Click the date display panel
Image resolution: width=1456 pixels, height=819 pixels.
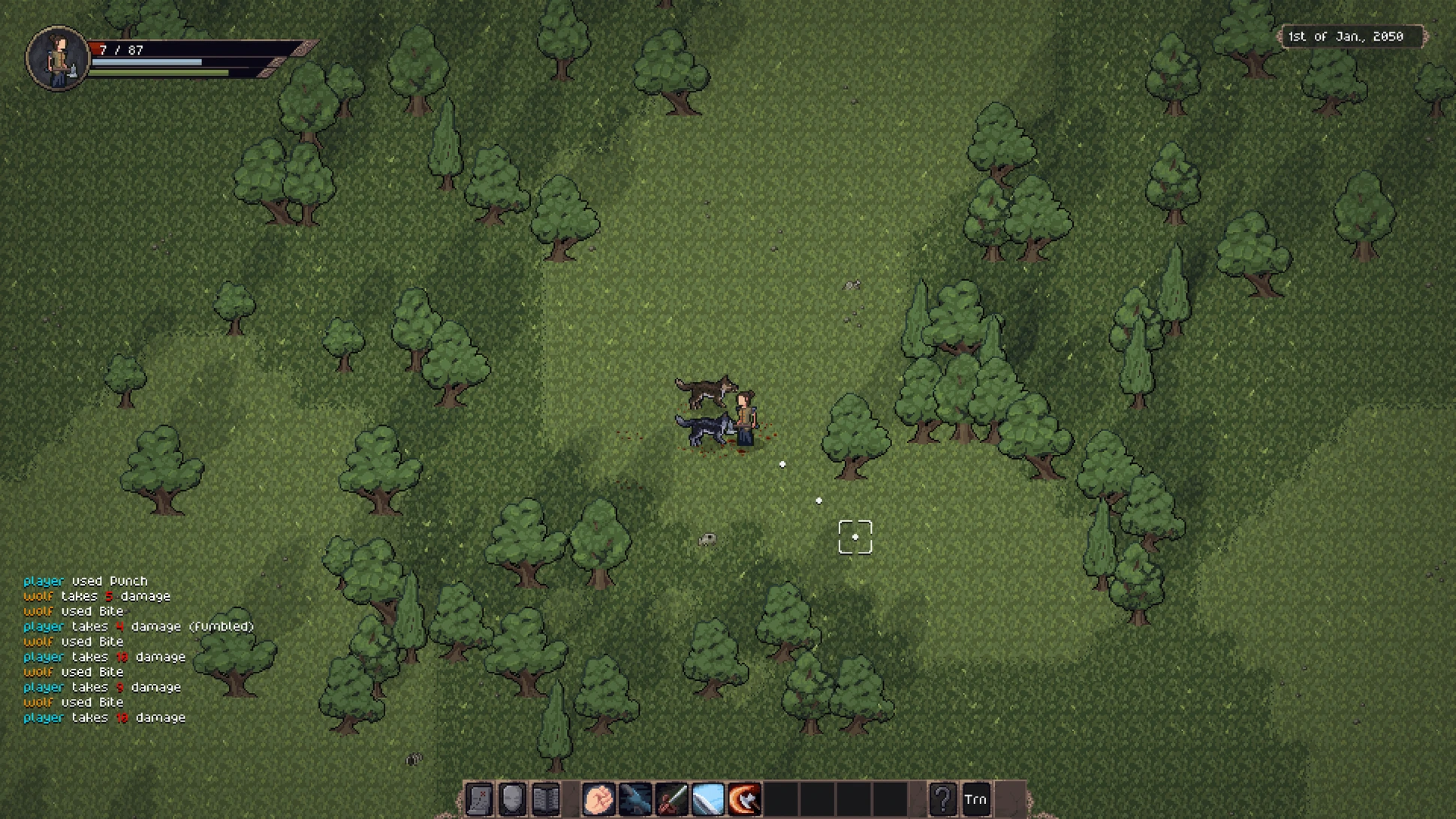[1346, 36]
